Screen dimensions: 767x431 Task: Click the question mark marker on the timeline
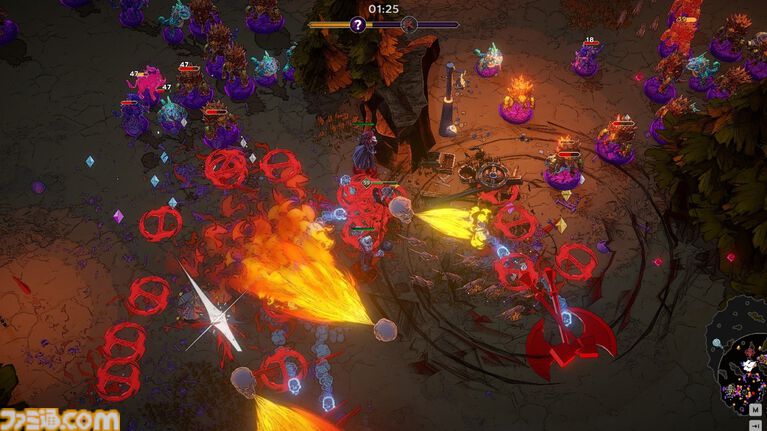pyautogui.click(x=358, y=25)
